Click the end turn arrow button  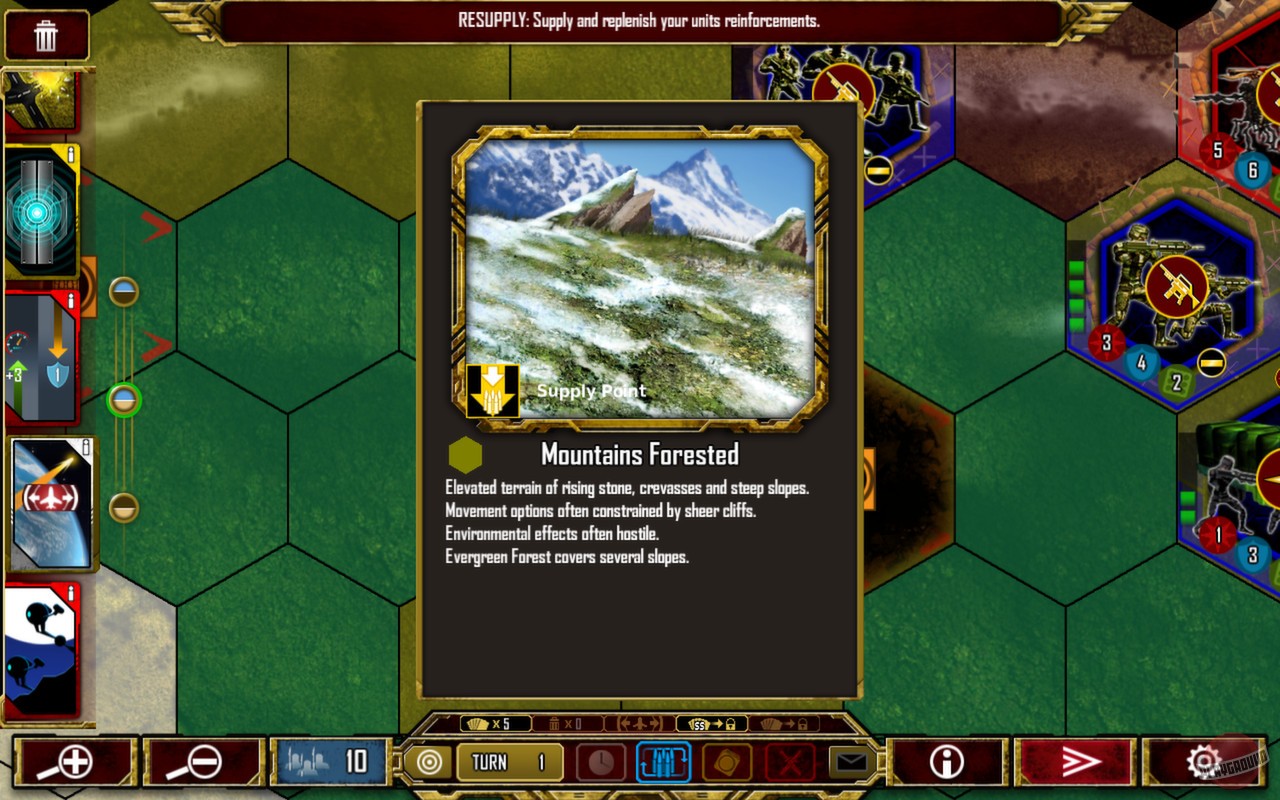1080,760
